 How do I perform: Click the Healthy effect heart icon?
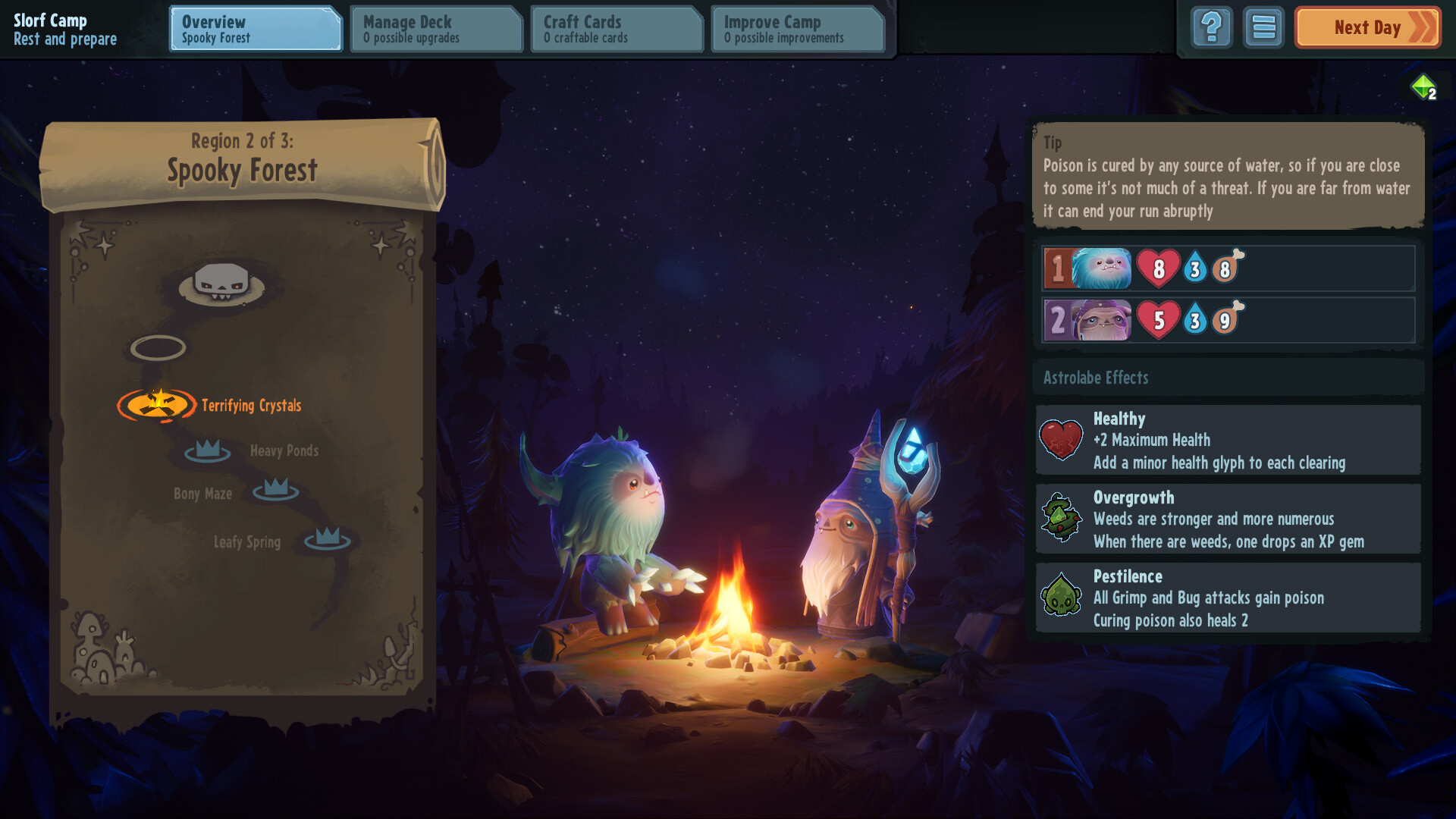[1062, 440]
